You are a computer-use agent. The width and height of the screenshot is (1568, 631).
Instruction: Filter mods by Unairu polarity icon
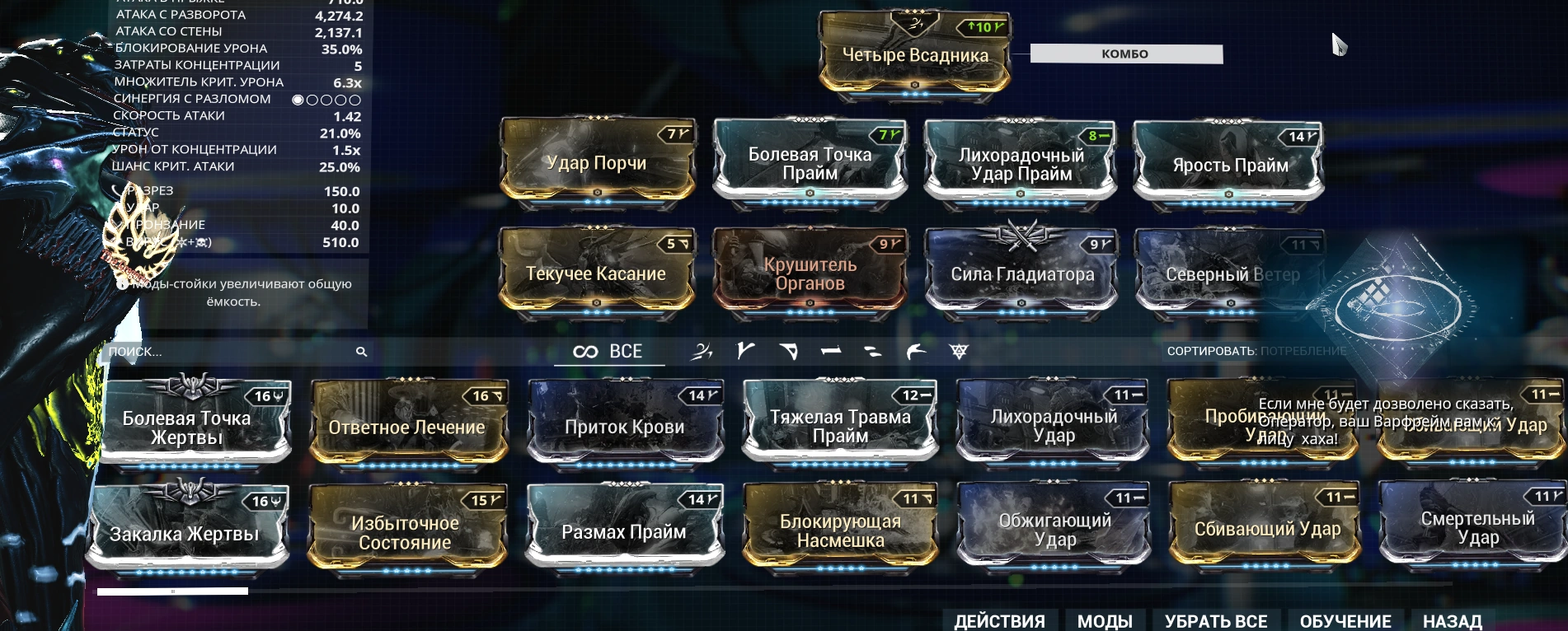[x=915, y=351]
